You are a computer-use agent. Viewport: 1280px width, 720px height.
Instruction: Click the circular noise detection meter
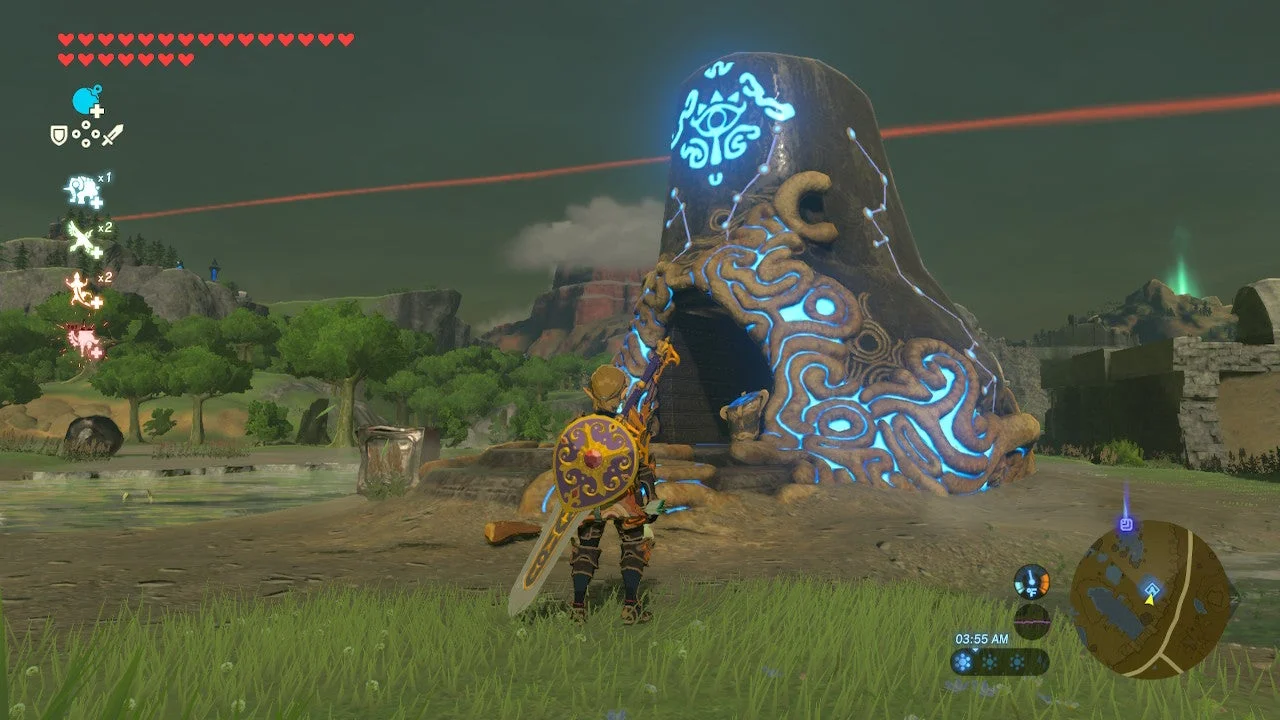point(1032,622)
